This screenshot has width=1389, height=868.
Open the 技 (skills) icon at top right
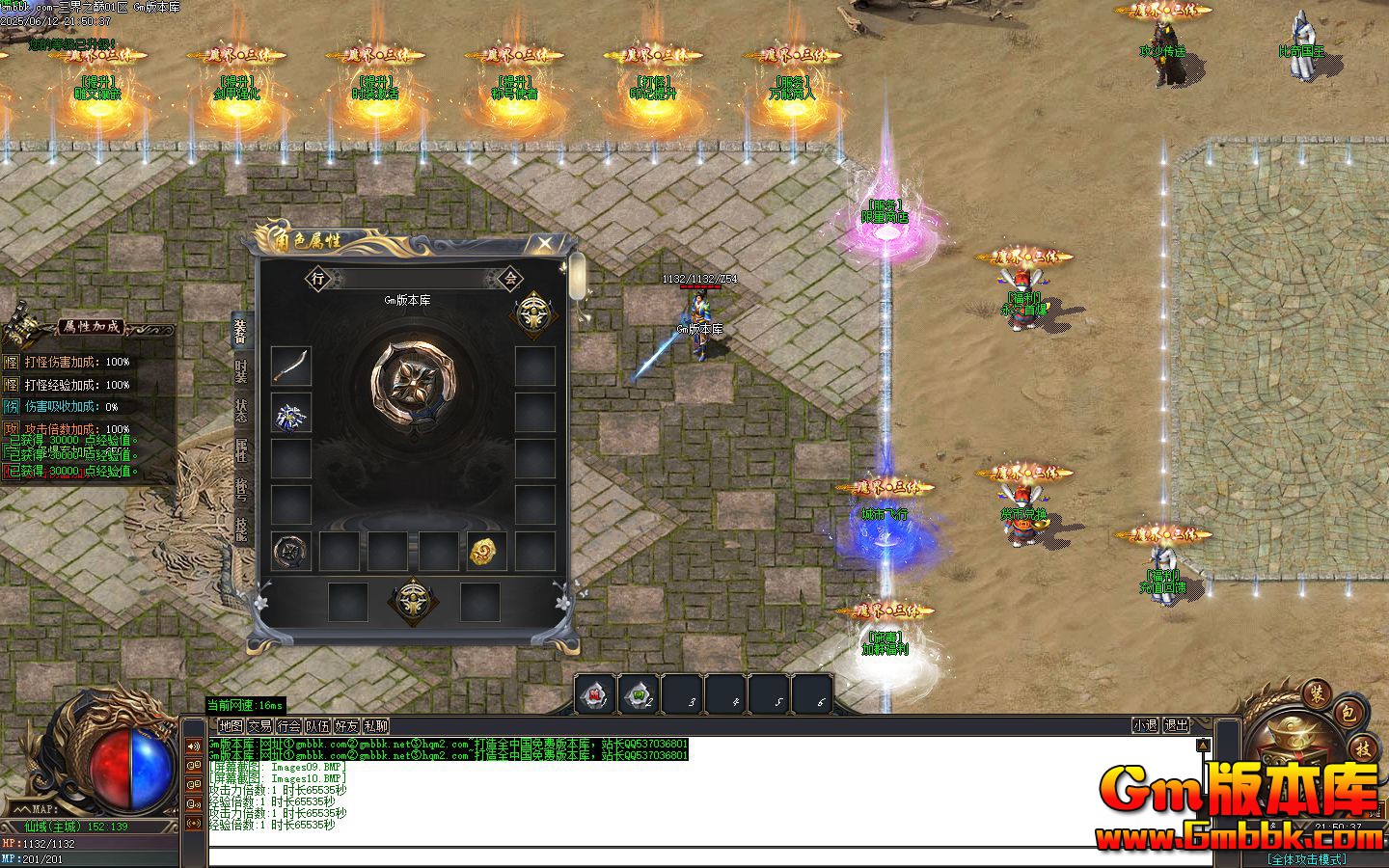point(1362,748)
